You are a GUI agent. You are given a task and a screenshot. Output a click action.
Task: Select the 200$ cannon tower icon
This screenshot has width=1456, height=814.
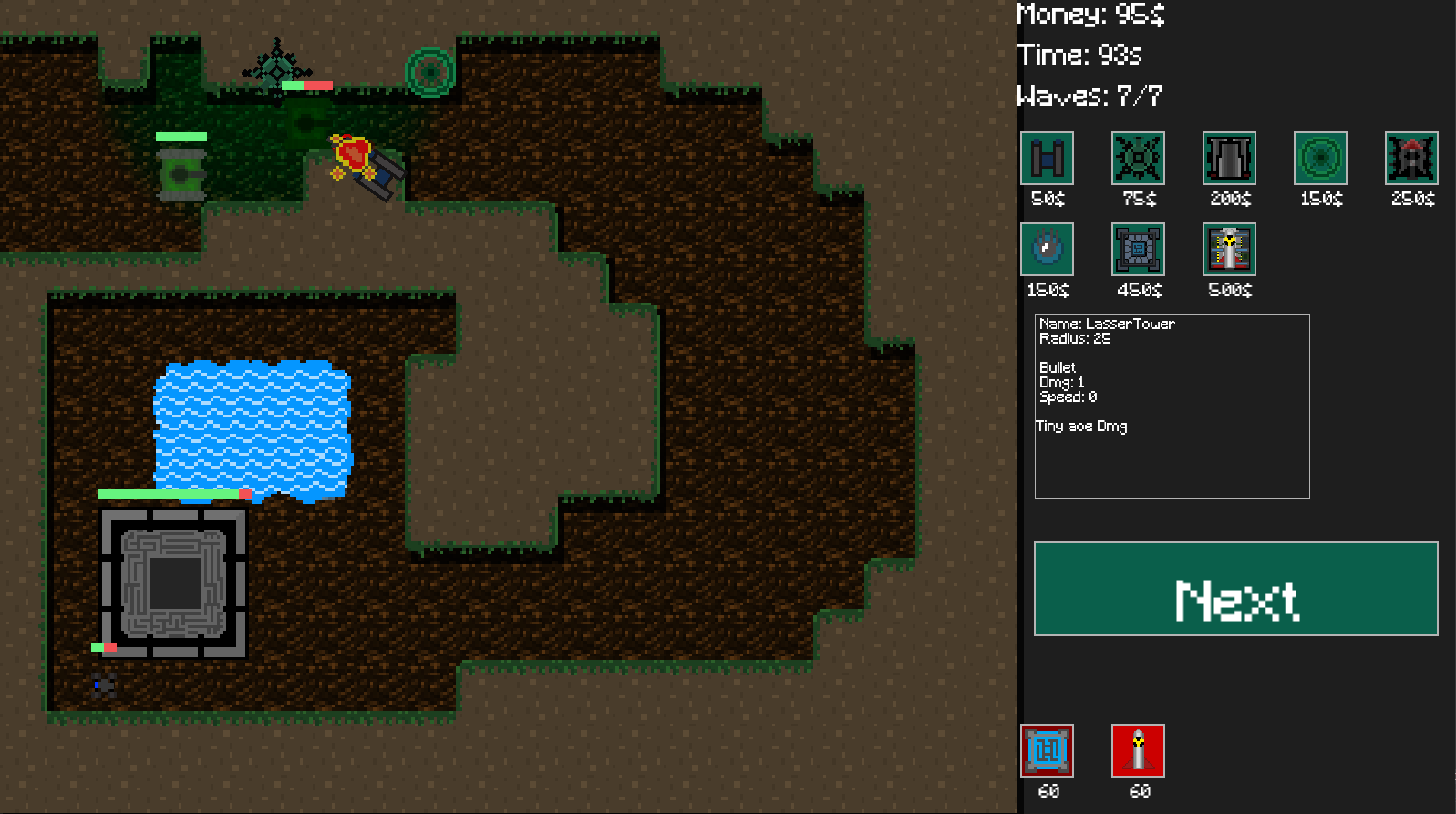(1229, 158)
